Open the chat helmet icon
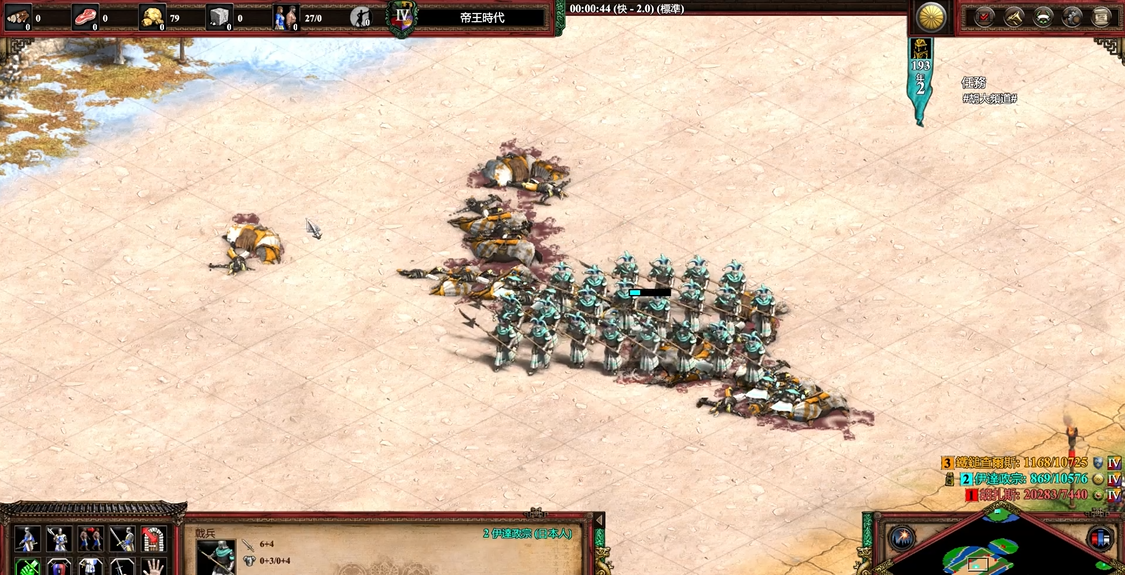This screenshot has width=1125, height=575. coord(1072,17)
